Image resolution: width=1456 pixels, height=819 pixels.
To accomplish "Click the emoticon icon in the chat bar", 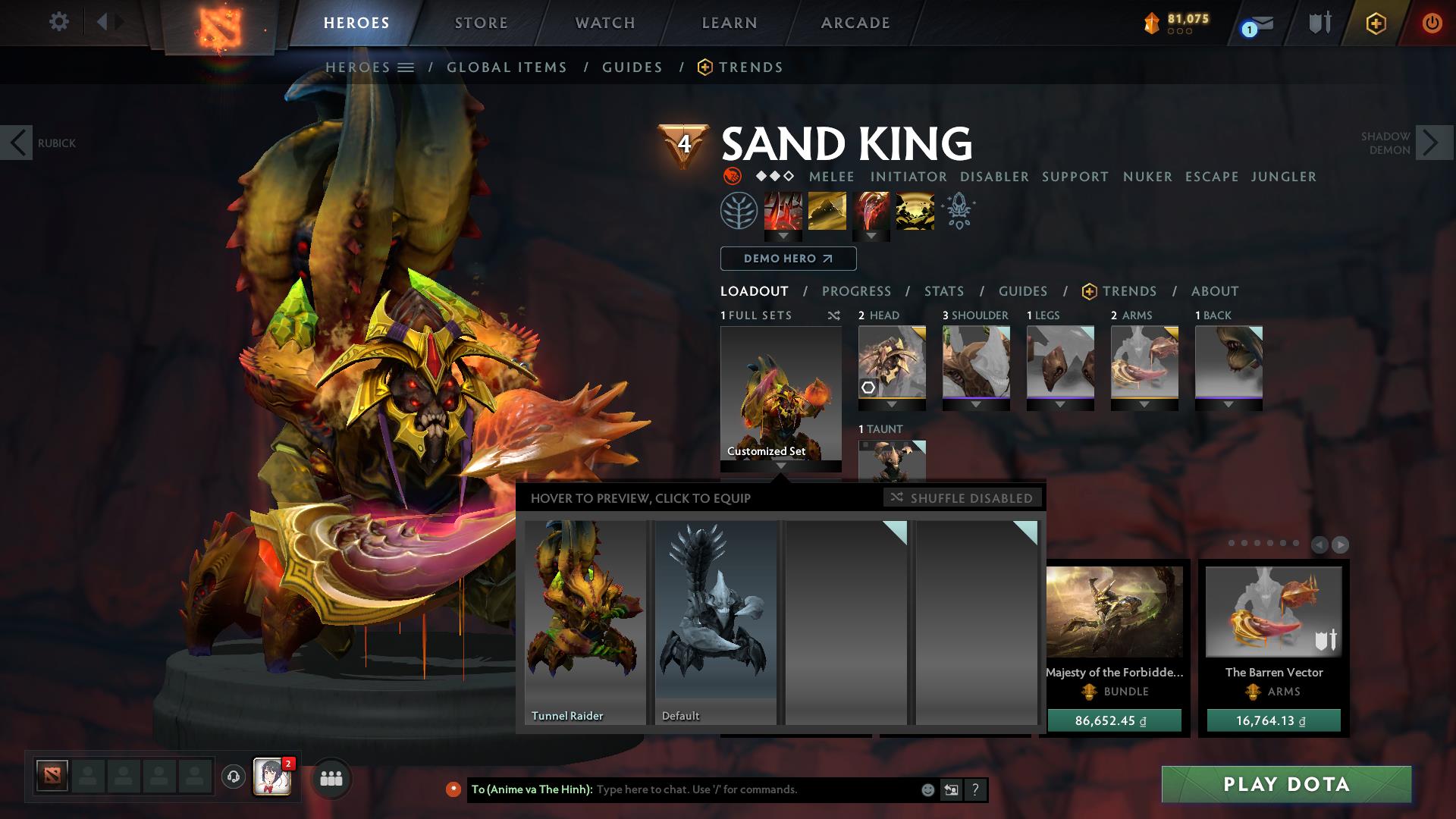I will click(x=927, y=789).
